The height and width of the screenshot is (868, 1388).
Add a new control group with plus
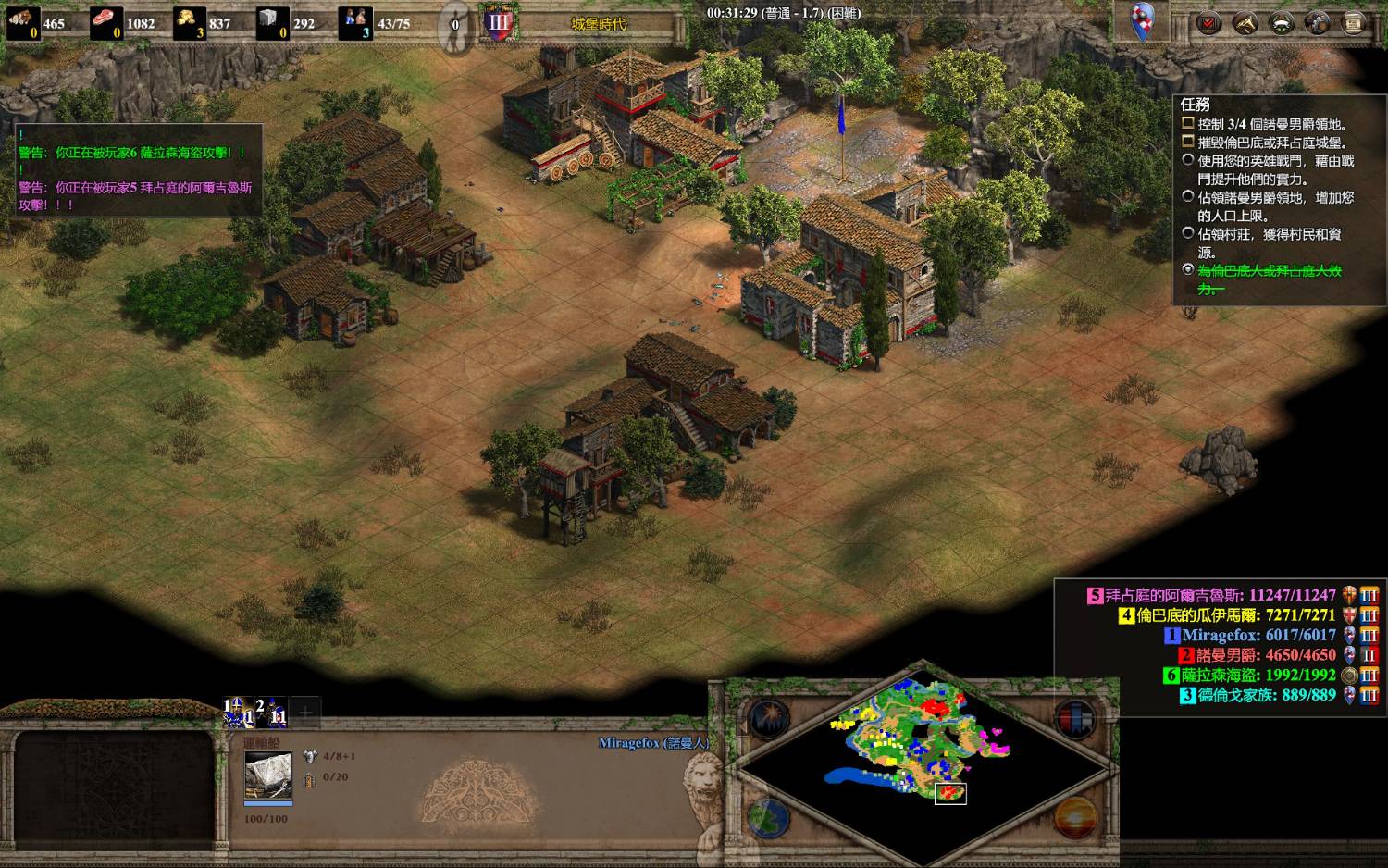pyautogui.click(x=305, y=713)
